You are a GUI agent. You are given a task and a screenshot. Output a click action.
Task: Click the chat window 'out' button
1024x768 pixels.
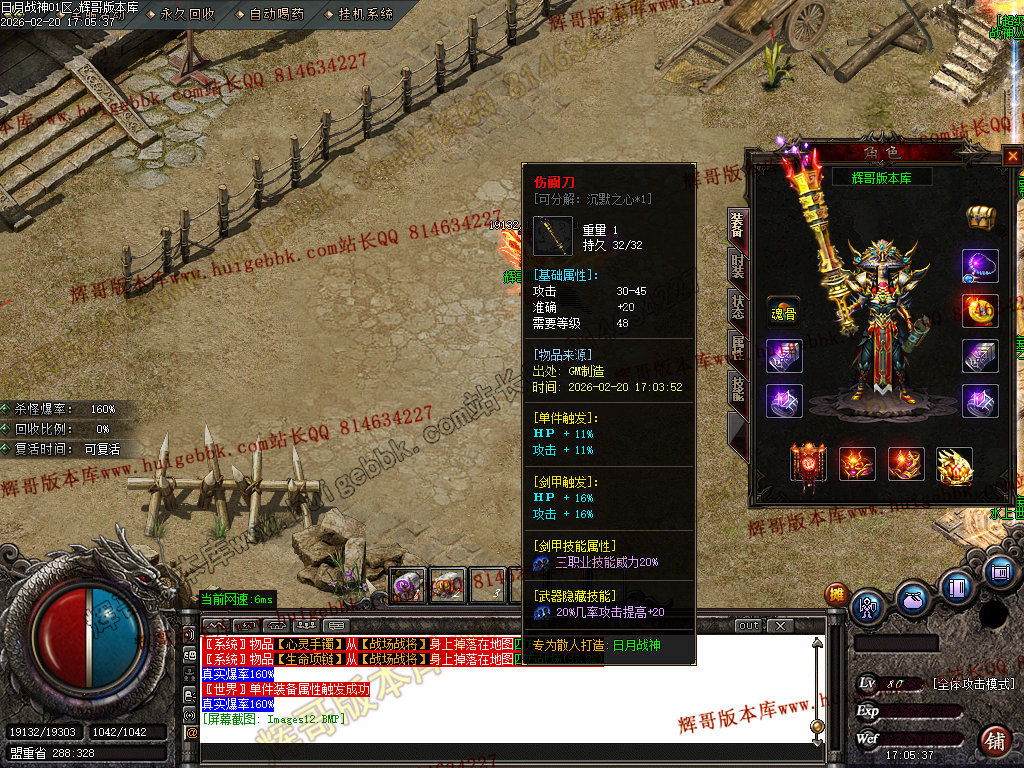(x=749, y=626)
